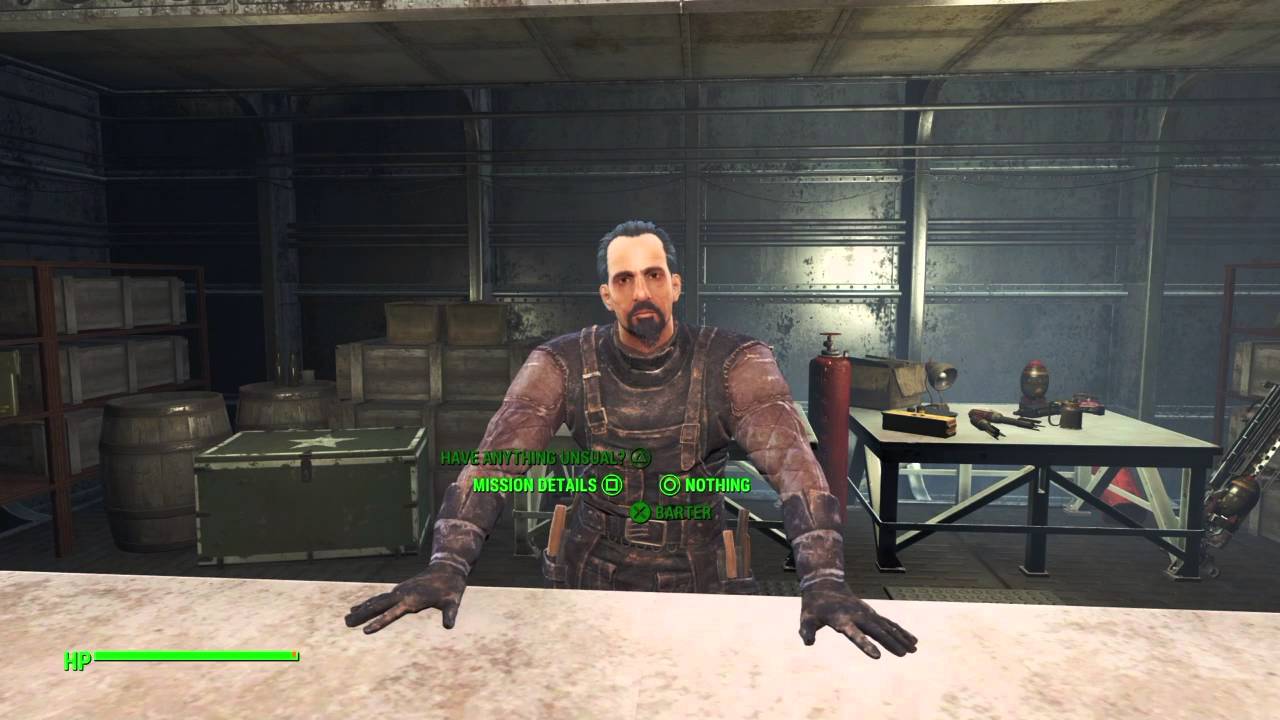Screen dimensions: 1280x720
Task: Click the round helmet on the table
Action: 1035,385
